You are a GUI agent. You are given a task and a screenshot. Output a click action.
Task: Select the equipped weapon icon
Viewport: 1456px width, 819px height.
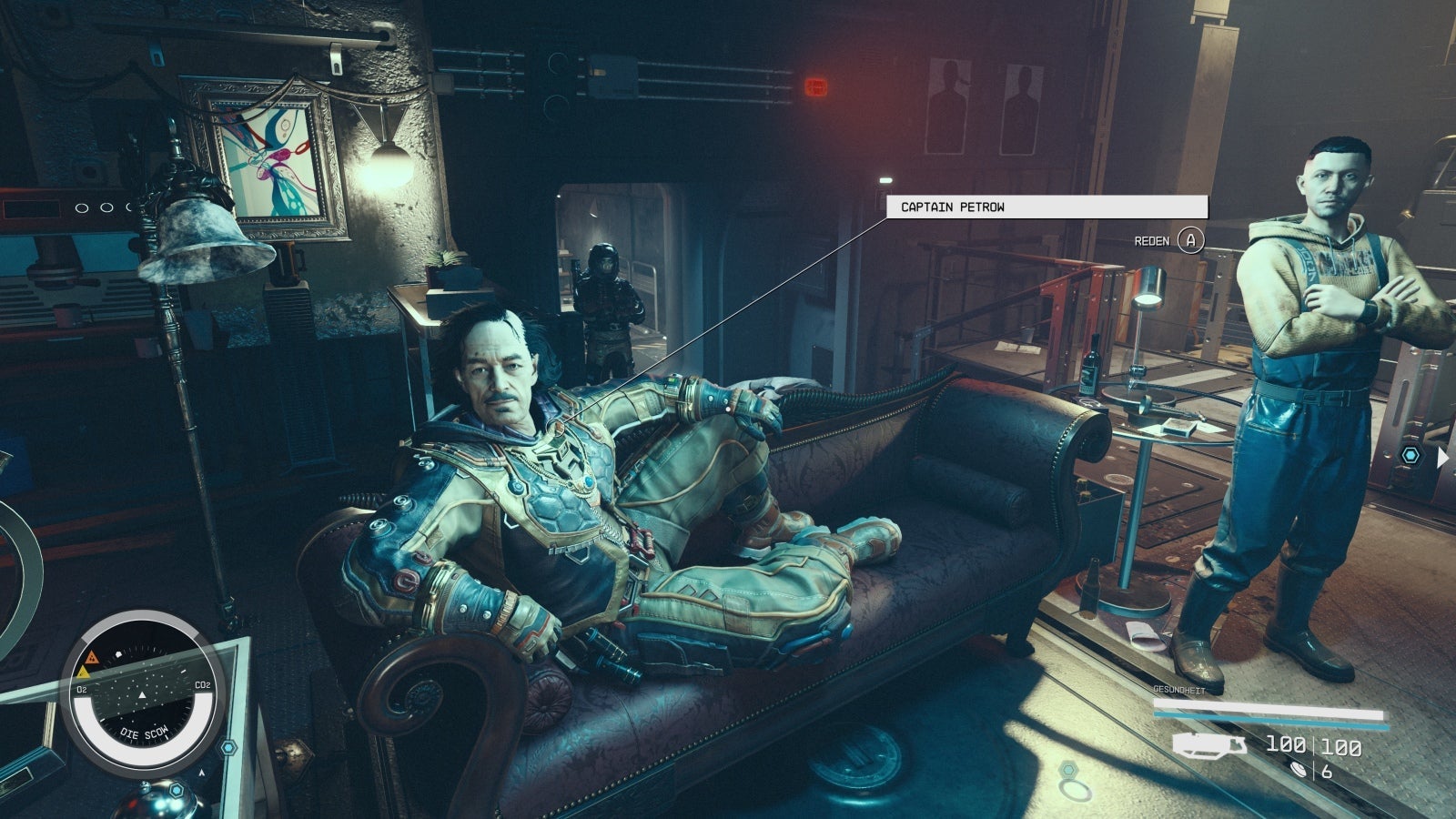pyautogui.click(x=1208, y=746)
